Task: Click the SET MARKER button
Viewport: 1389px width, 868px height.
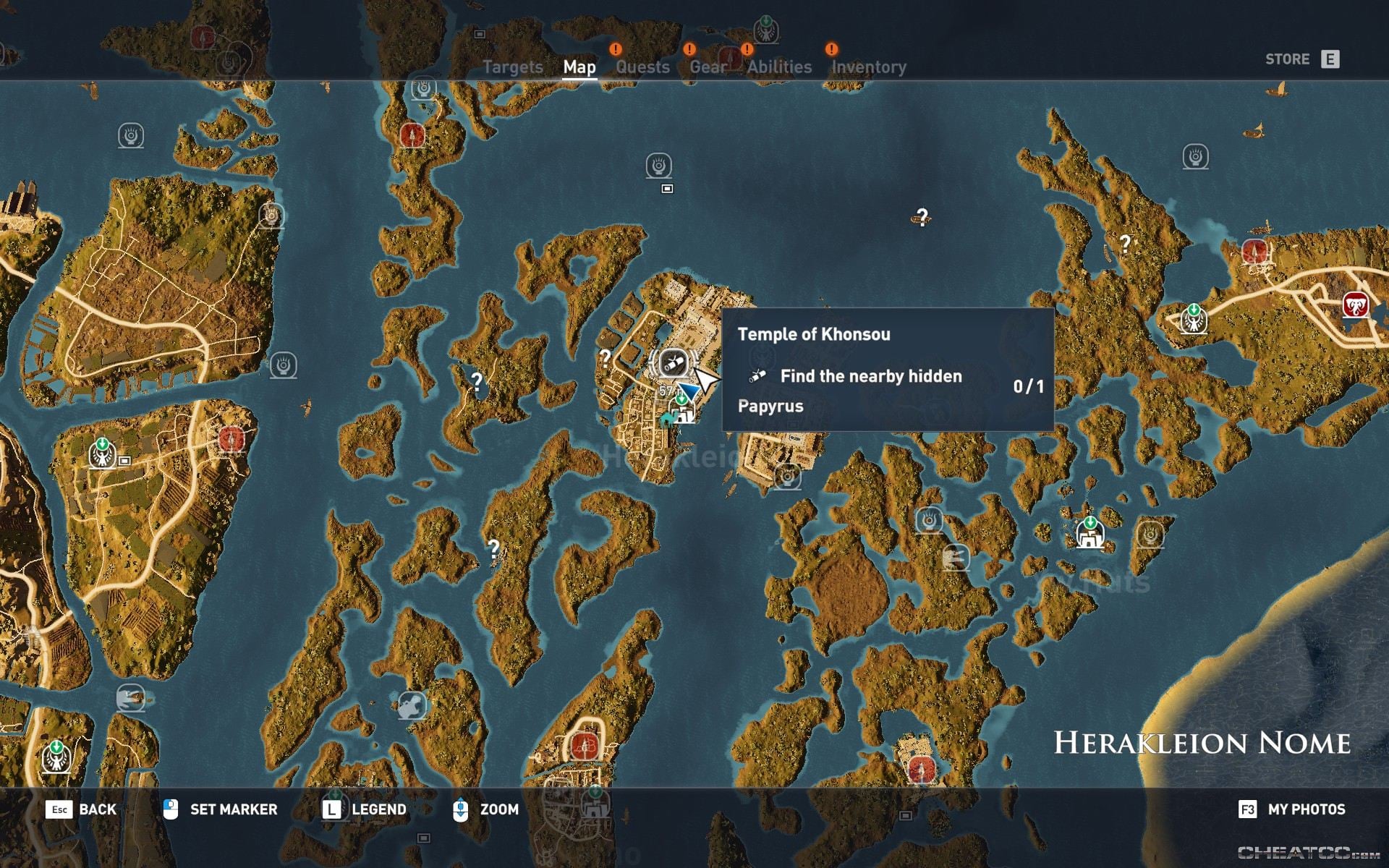Action: (x=231, y=809)
